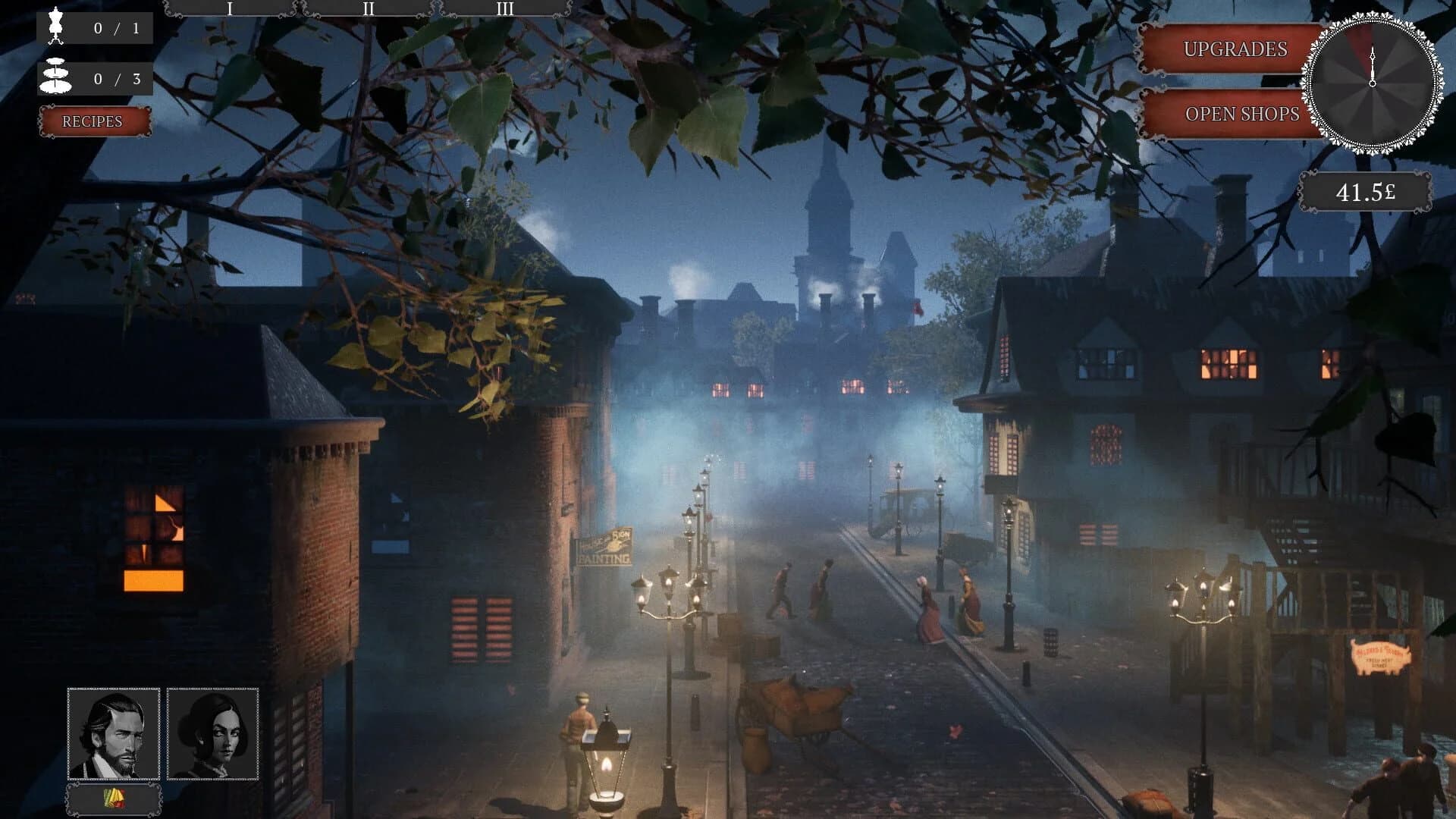
Task: Select chapter marker II on the progress bar
Action: (x=369, y=10)
